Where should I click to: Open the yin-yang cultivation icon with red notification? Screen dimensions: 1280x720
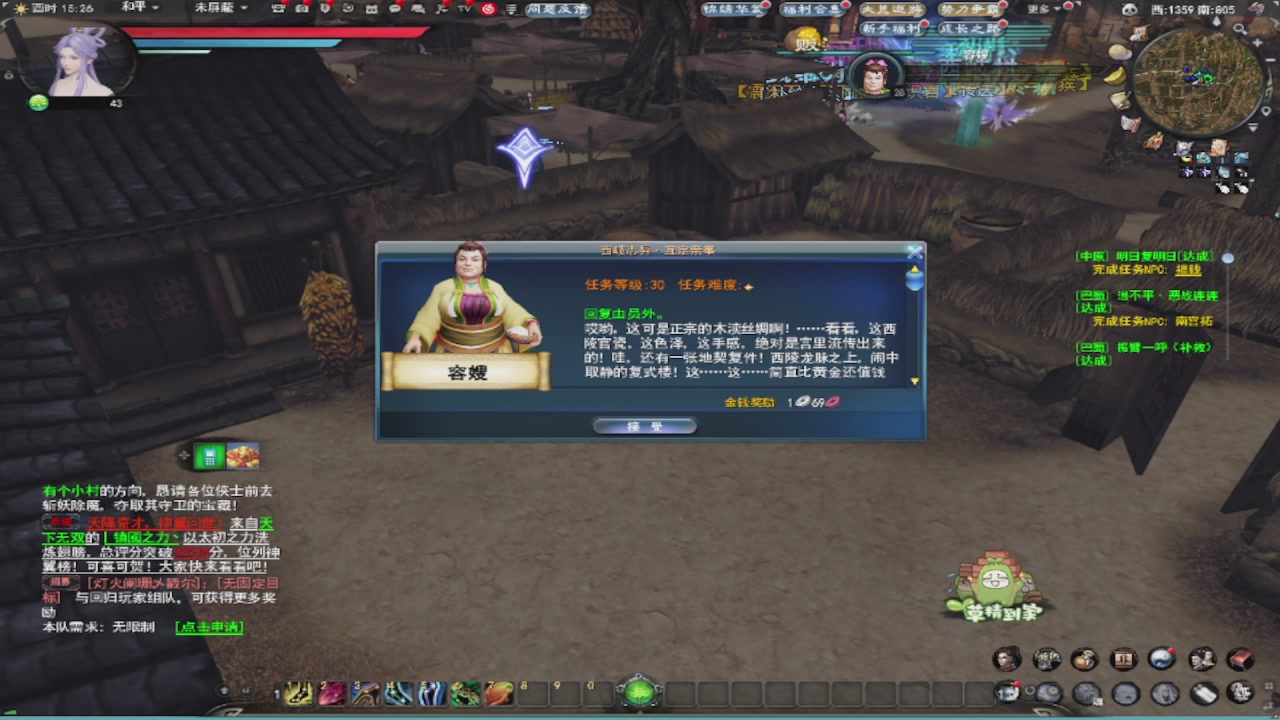tap(1161, 659)
